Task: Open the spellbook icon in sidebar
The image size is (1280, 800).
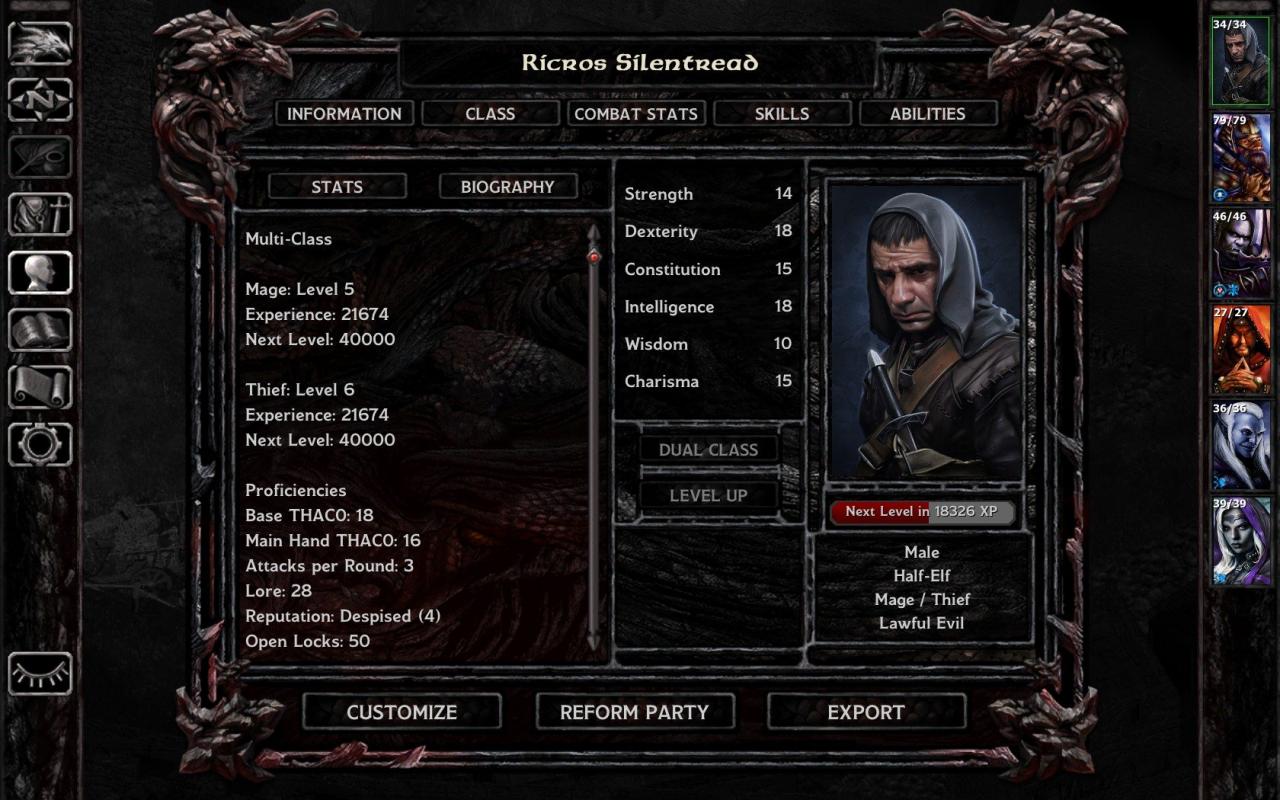Action: 41,330
